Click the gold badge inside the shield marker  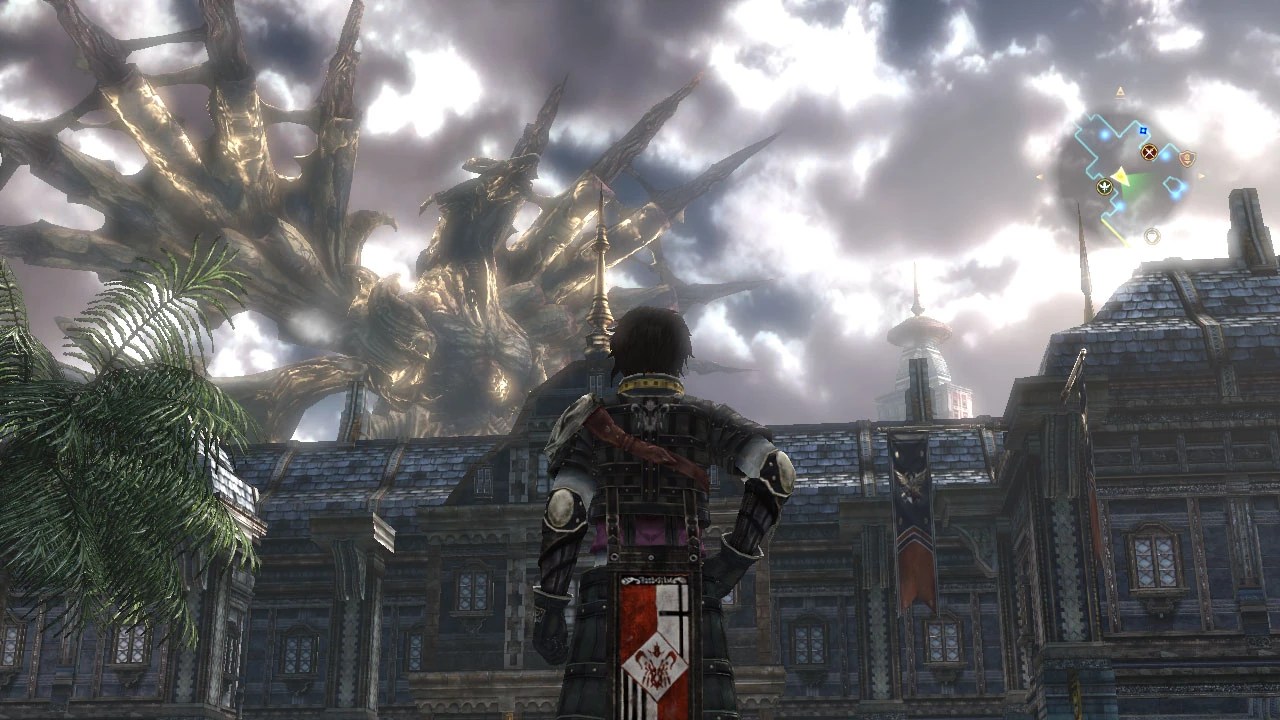point(1188,158)
